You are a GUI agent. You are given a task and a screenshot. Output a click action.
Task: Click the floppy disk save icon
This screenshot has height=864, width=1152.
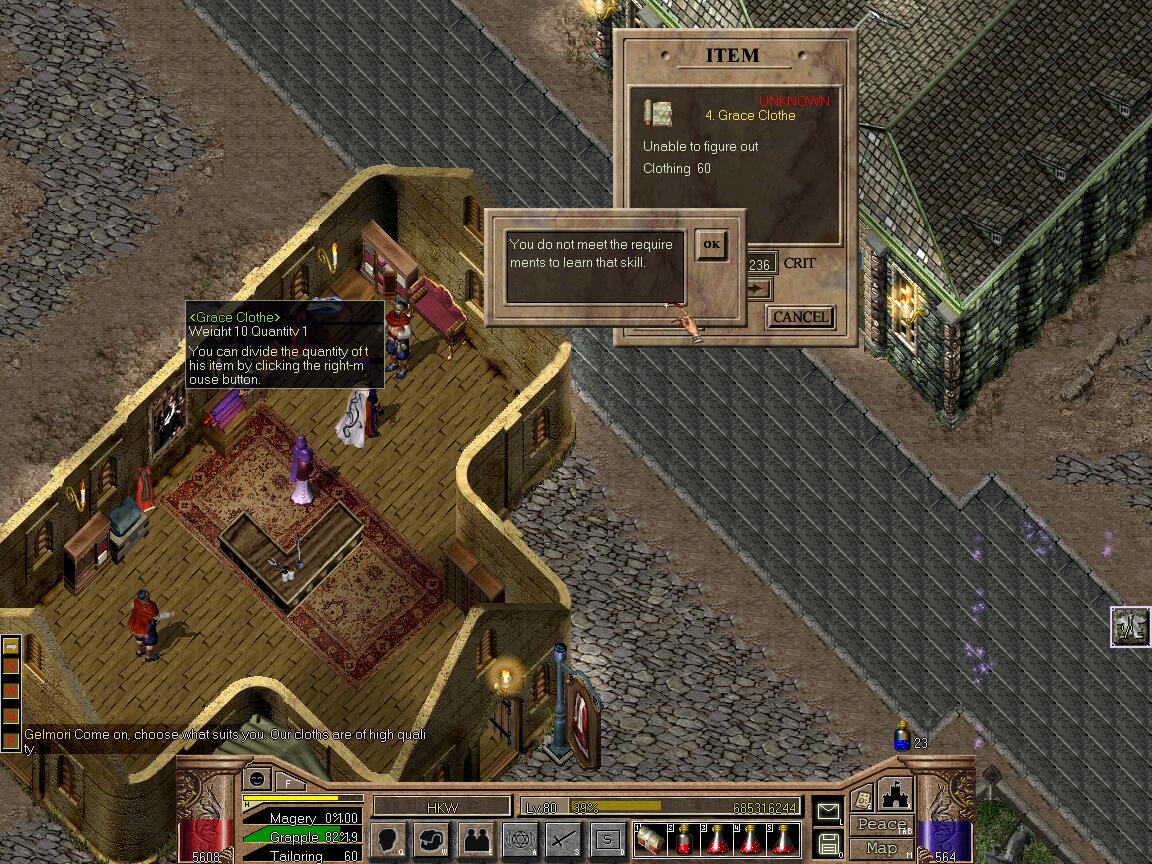tap(828, 844)
